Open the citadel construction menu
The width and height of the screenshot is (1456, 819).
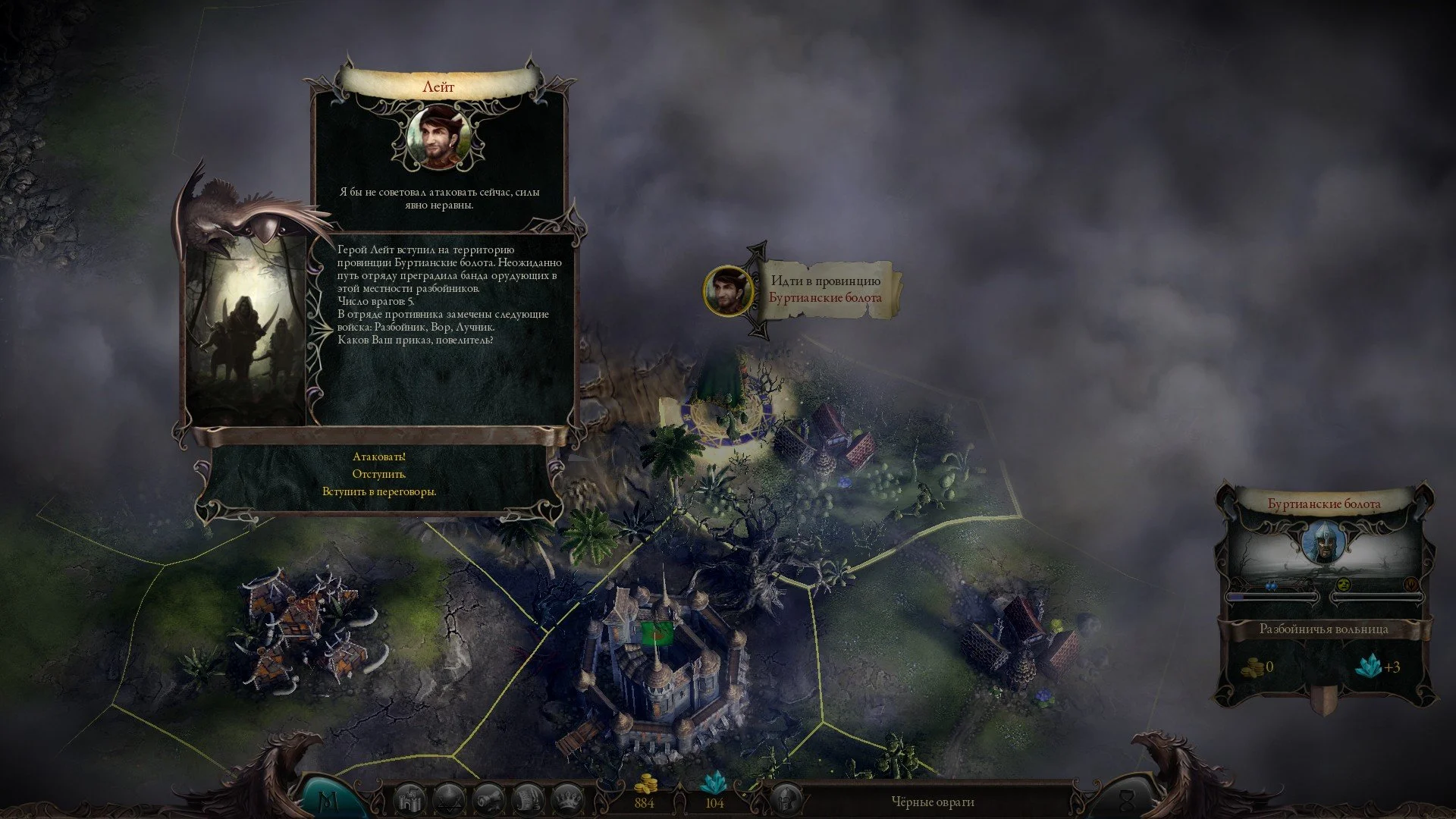tap(409, 798)
